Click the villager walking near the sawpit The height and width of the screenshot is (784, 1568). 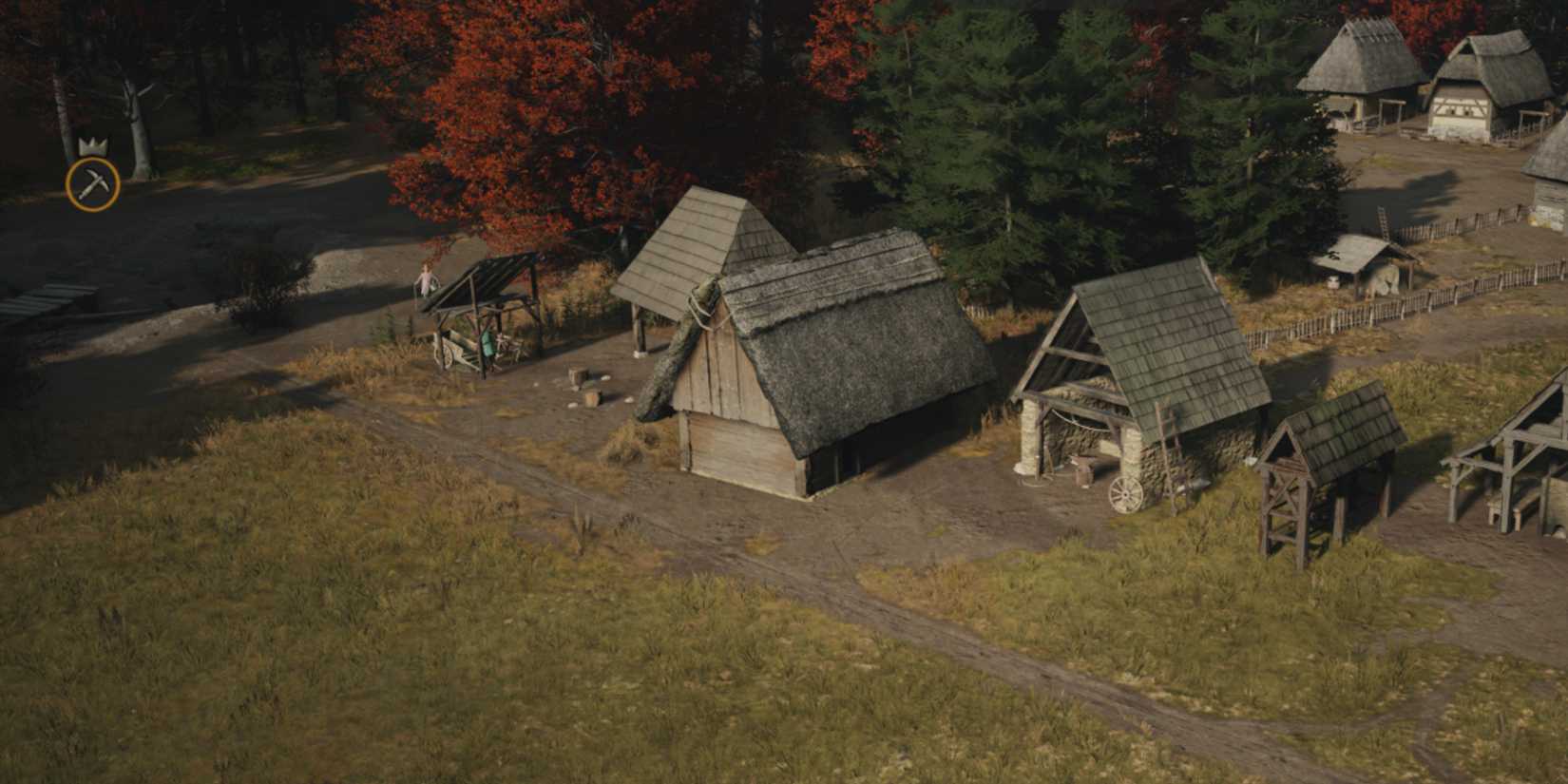pyautogui.click(x=425, y=278)
